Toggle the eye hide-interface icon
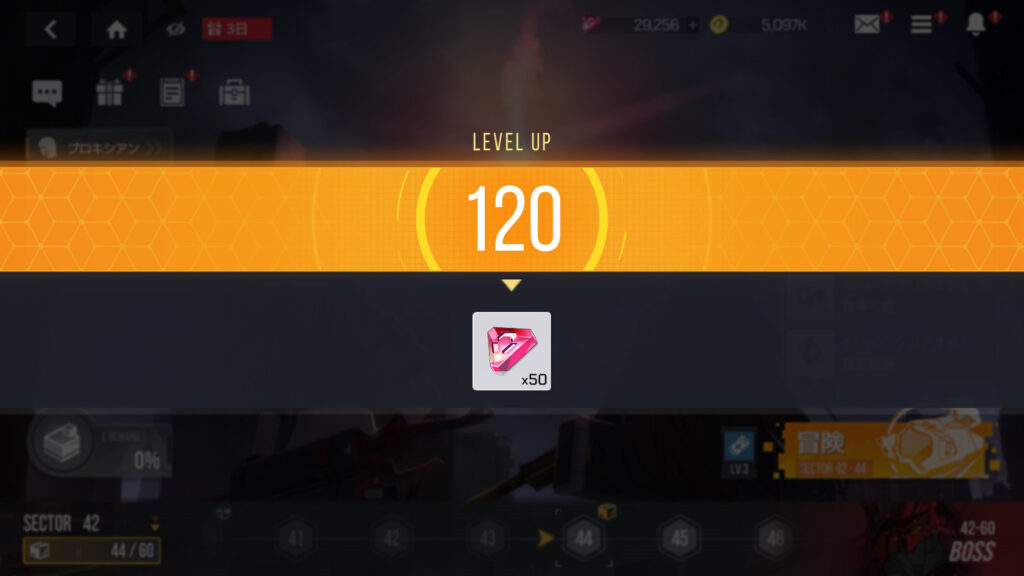 click(x=175, y=30)
